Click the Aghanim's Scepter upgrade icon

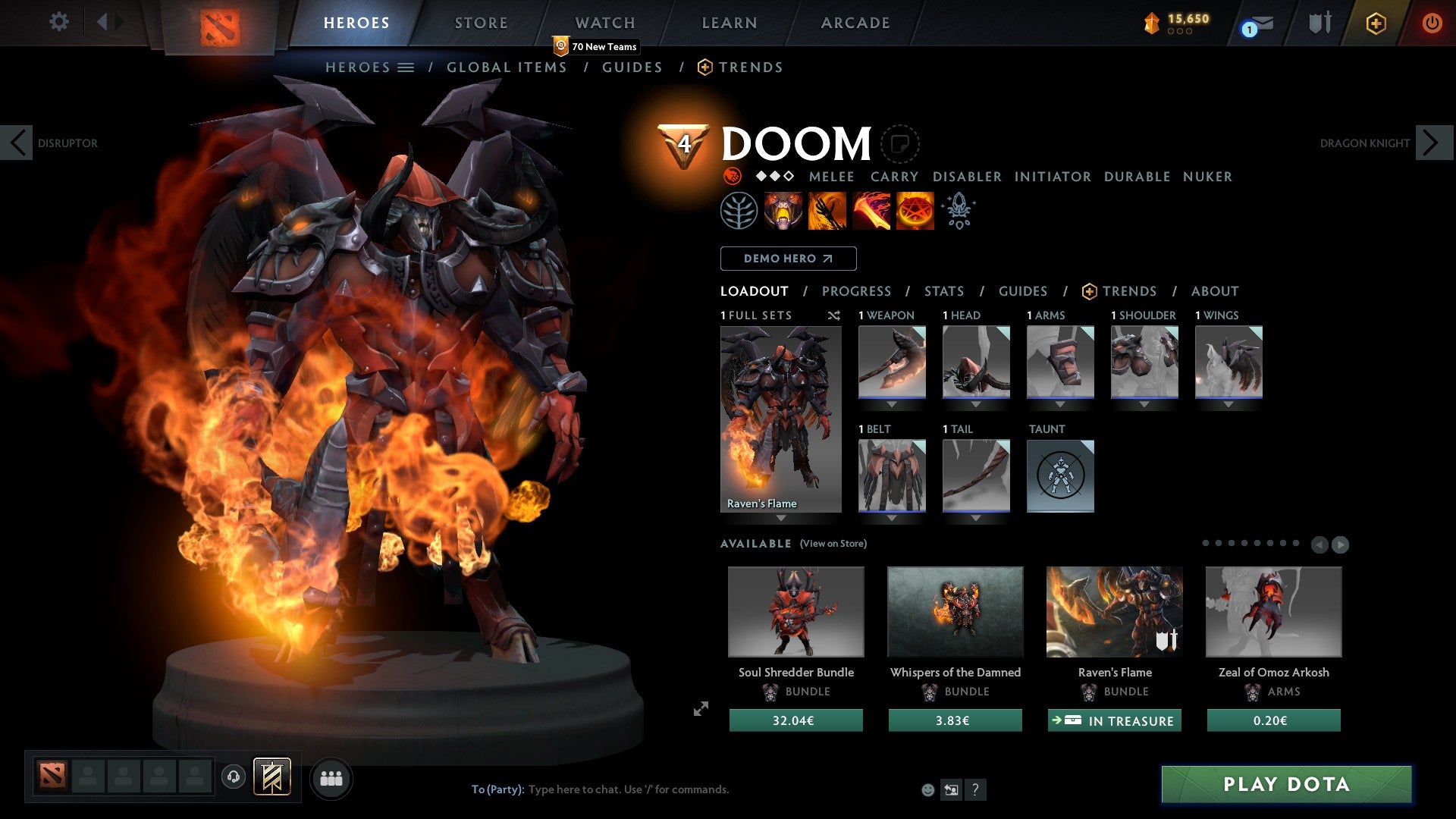(x=958, y=211)
